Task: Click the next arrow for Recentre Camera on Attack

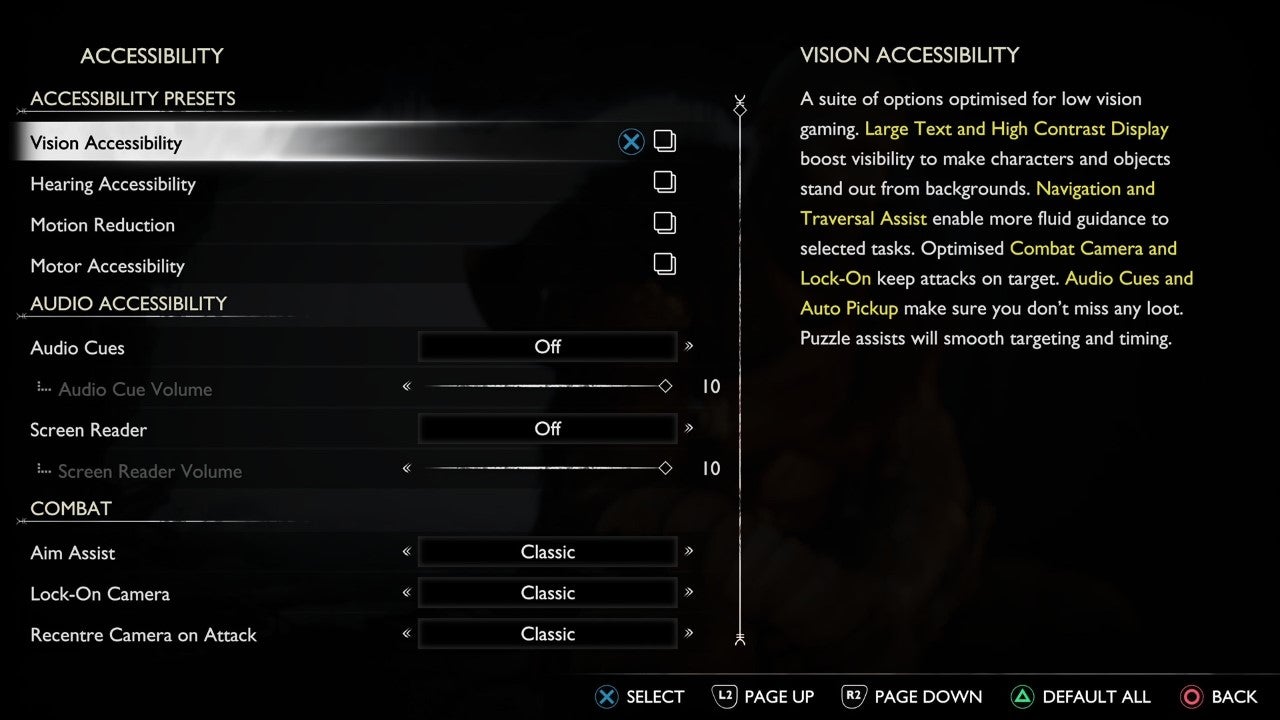Action: click(688, 634)
